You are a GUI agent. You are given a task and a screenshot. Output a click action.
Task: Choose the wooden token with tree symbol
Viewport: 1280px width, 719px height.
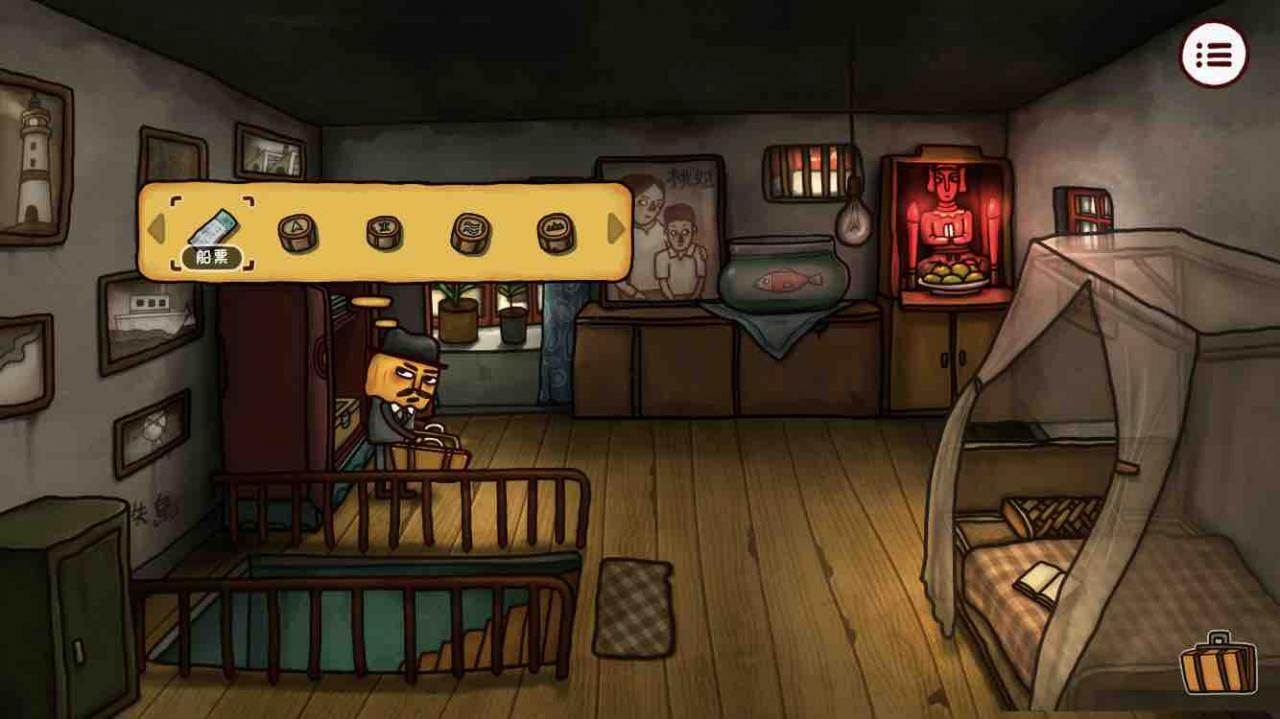384,232
